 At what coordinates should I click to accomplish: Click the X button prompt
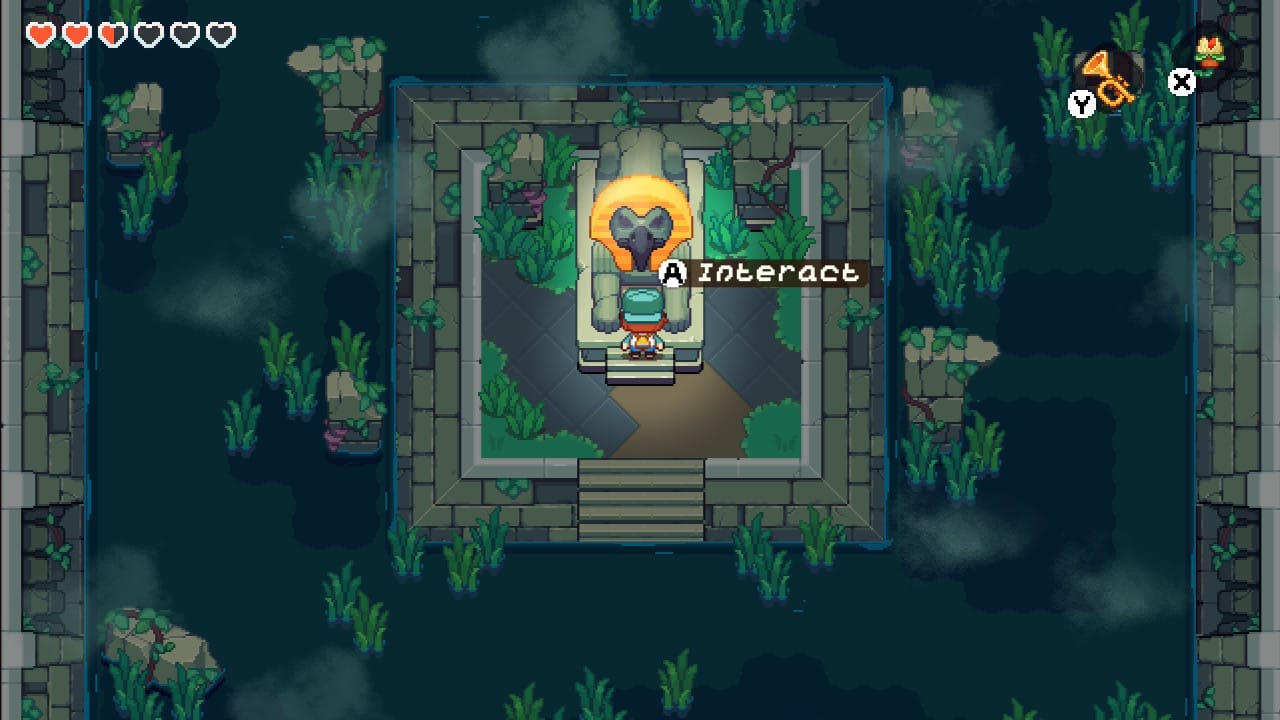coord(1181,83)
